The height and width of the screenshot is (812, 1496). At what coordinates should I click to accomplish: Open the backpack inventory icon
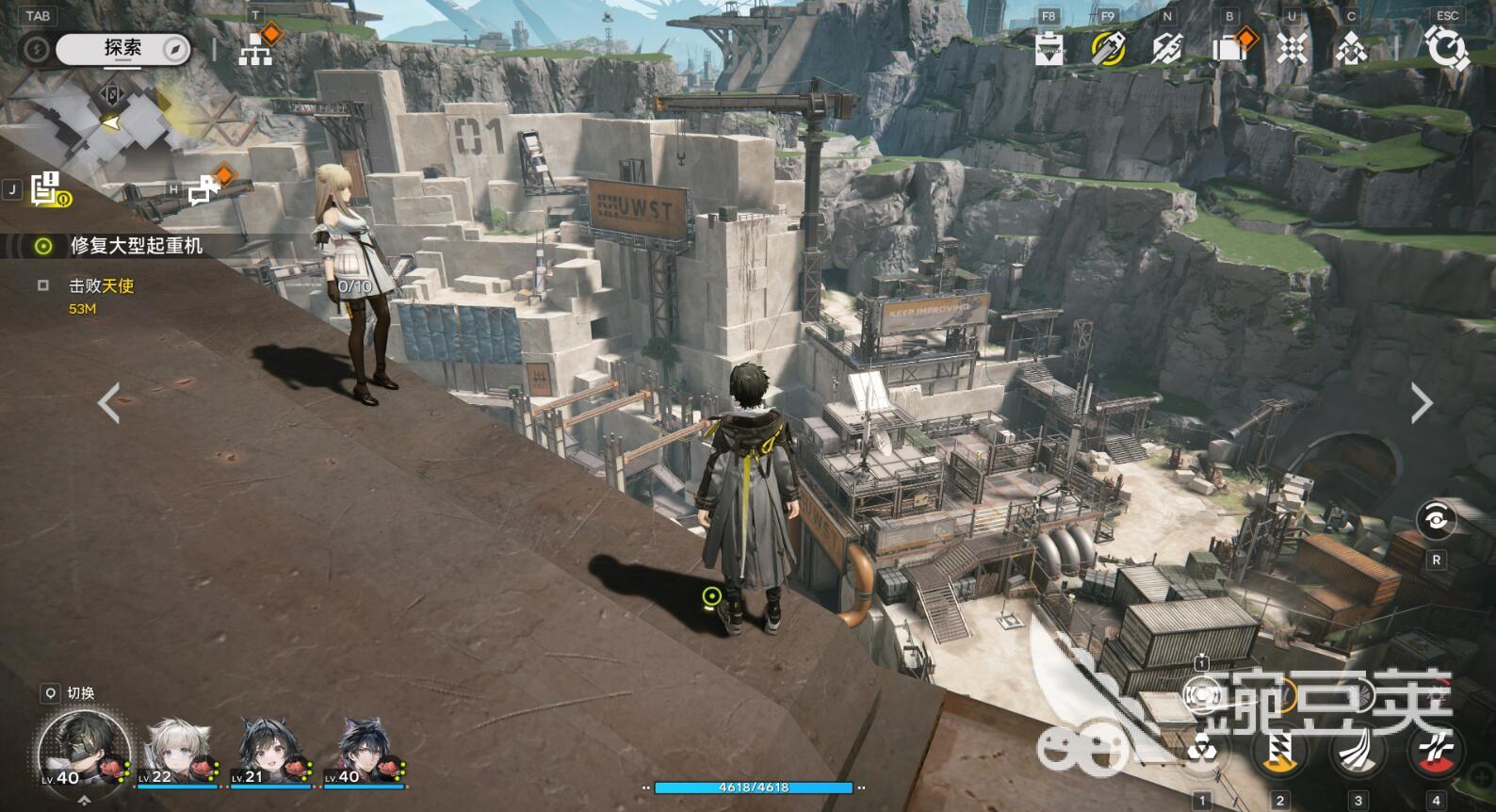1229,47
